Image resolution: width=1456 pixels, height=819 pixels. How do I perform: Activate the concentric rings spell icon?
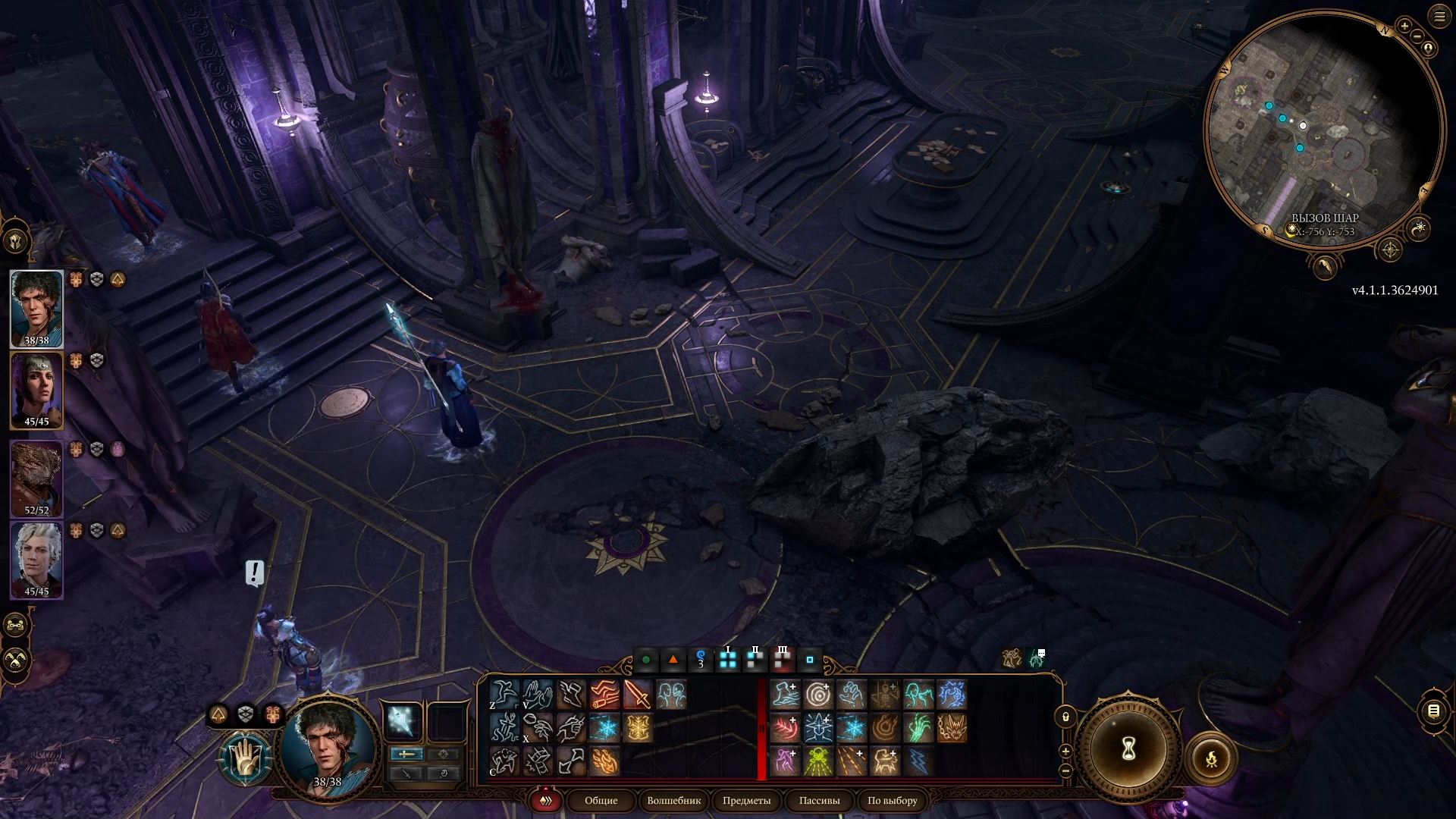818,695
